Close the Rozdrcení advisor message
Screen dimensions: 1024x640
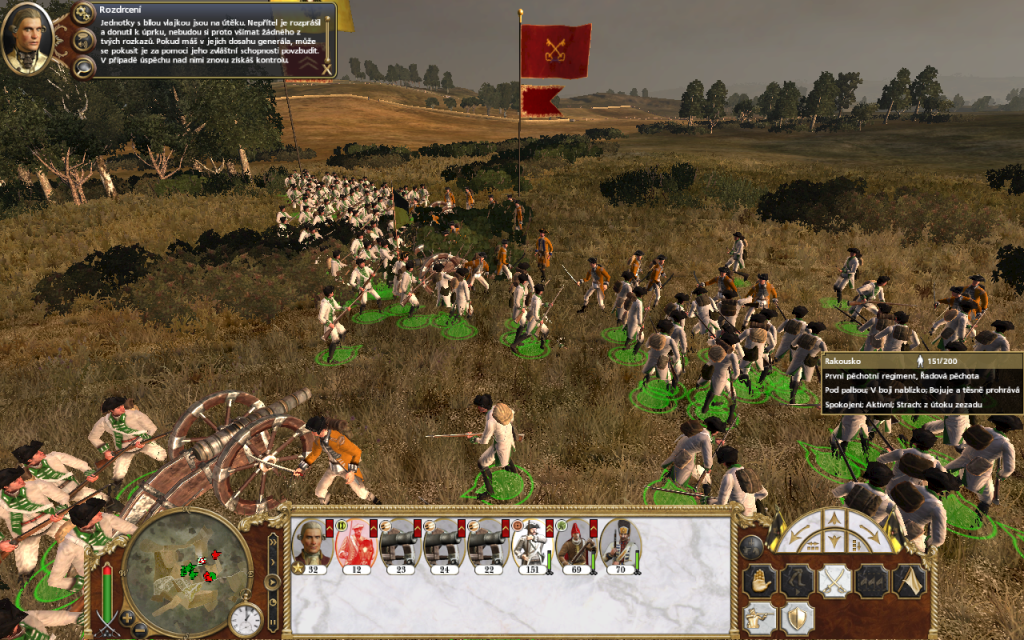point(327,68)
